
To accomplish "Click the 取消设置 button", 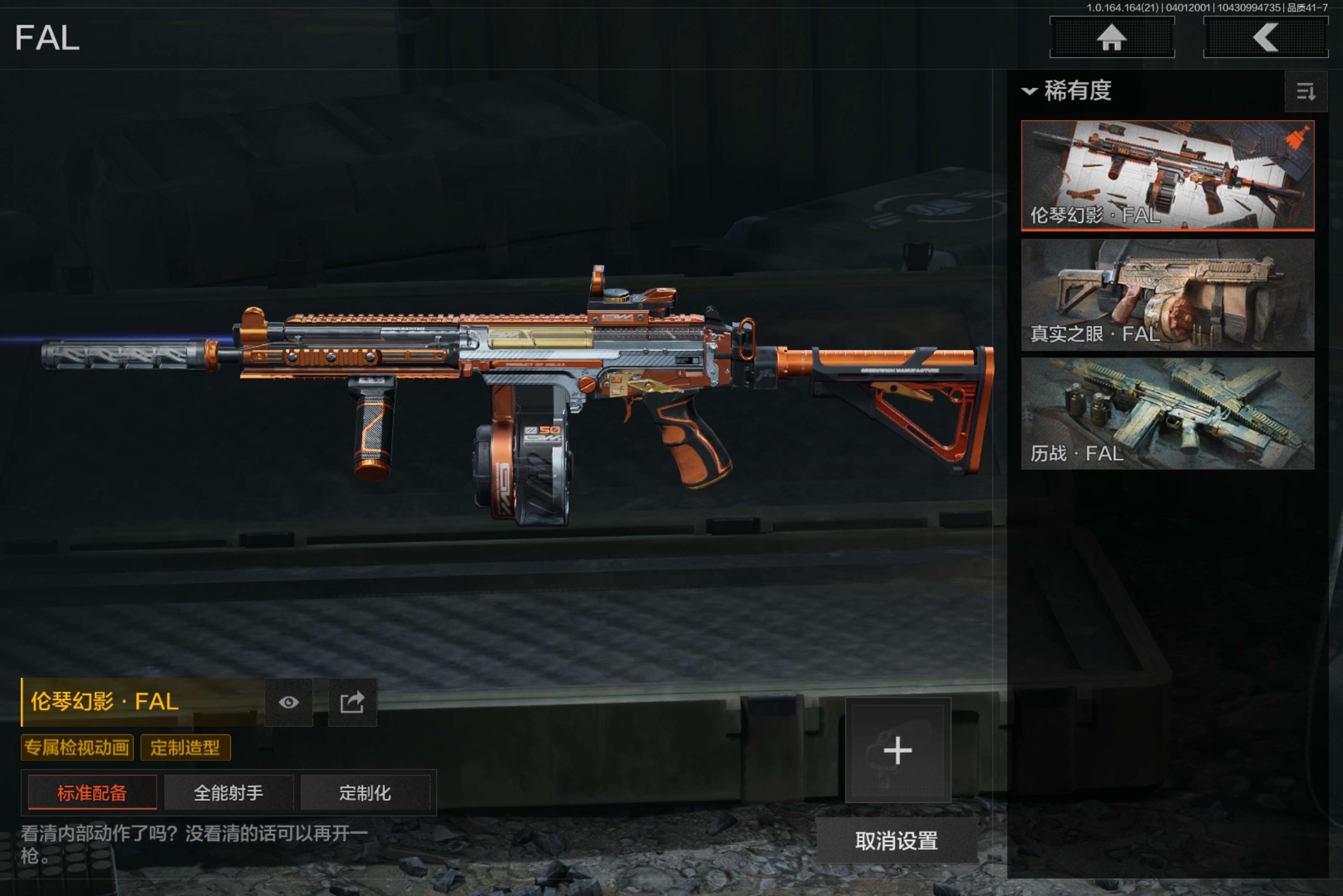I will 896,841.
